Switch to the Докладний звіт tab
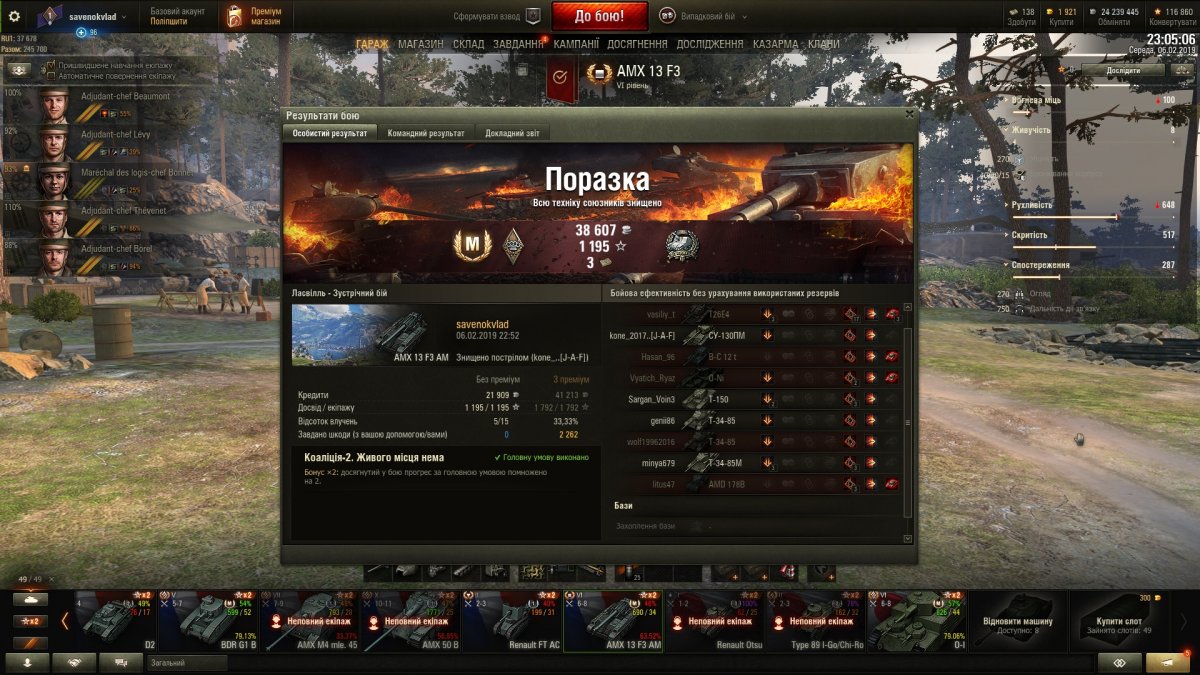The height and width of the screenshot is (675, 1200). (510, 133)
